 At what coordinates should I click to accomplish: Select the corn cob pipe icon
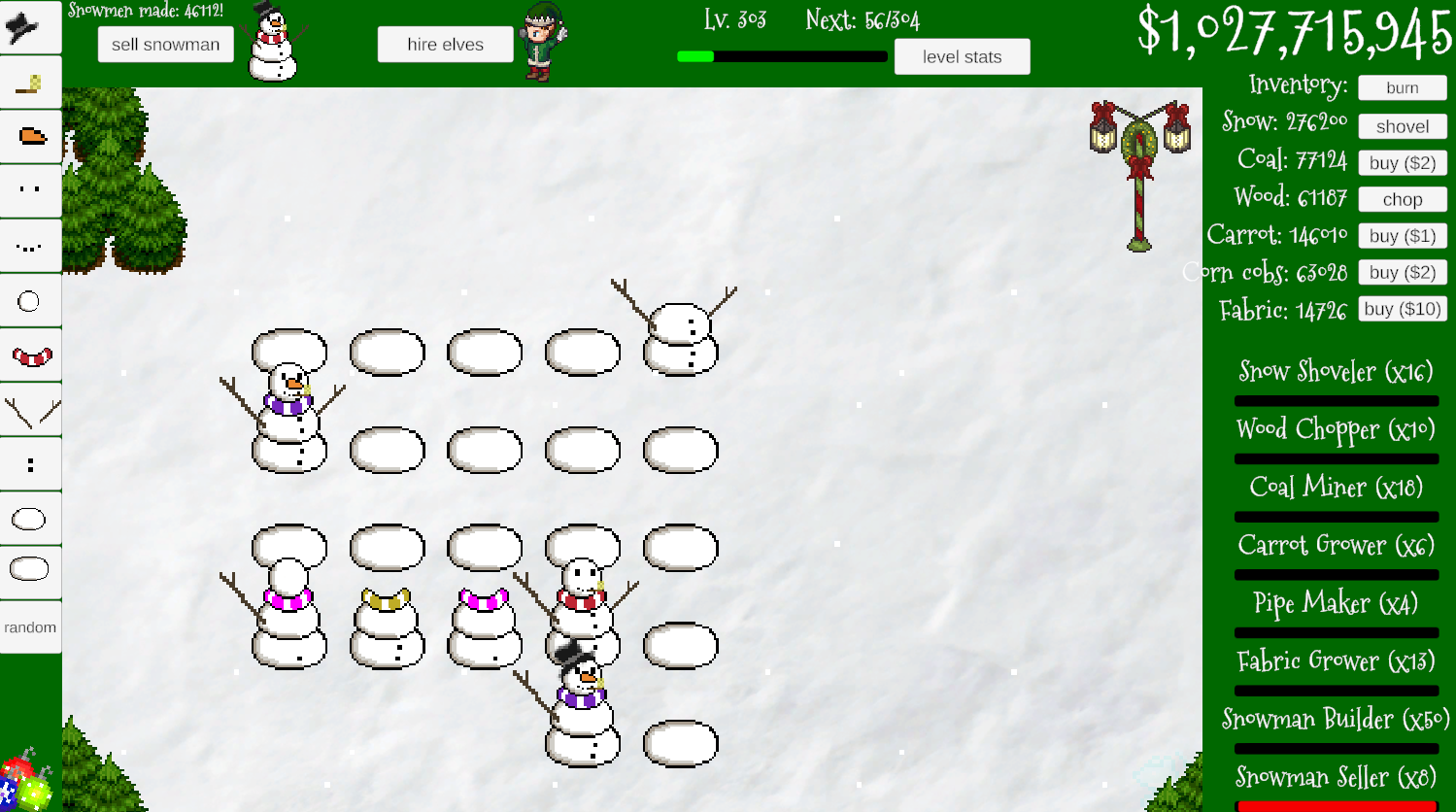coord(29,83)
